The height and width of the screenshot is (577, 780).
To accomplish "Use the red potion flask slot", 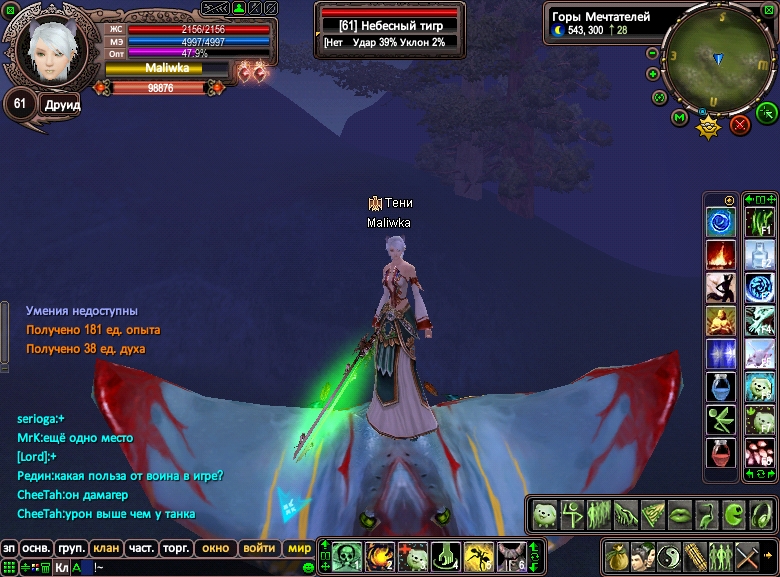I will click(x=720, y=452).
